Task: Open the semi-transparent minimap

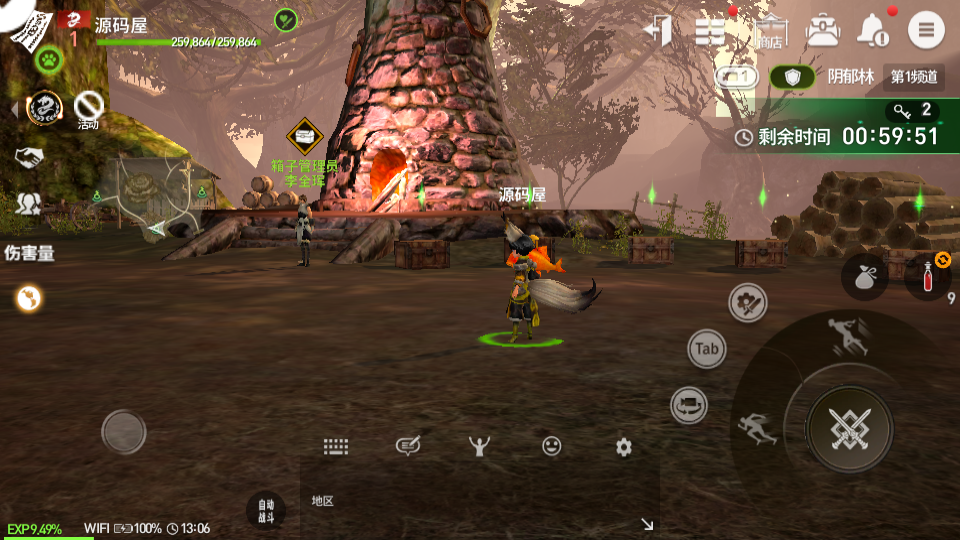Action: click(153, 197)
